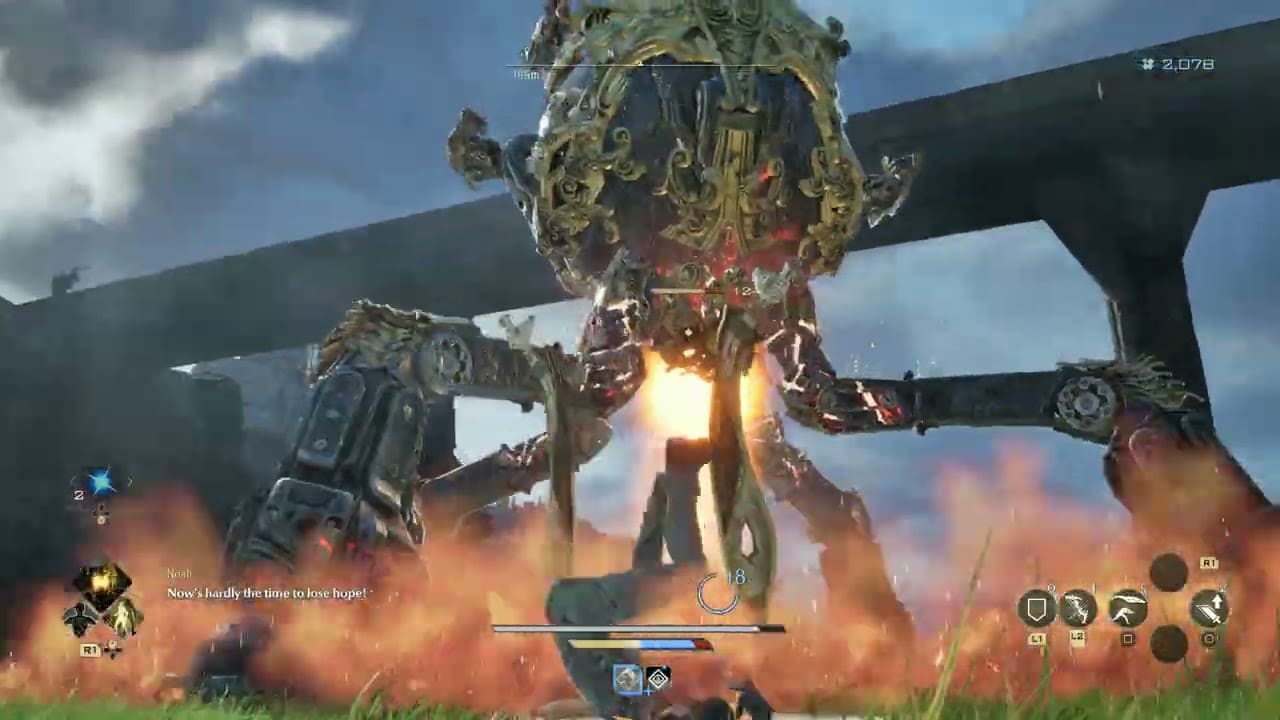1280x720 pixels.
Task: Click the left companion portrait icon
Action: pos(82,616)
